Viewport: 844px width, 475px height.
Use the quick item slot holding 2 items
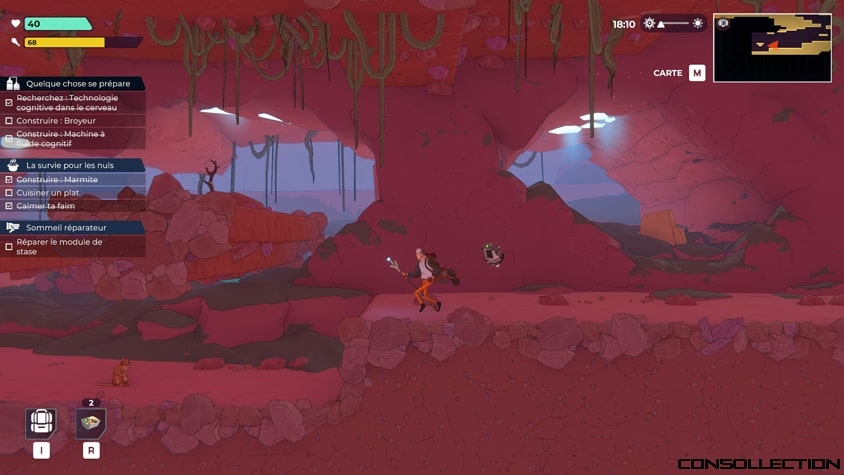point(91,422)
